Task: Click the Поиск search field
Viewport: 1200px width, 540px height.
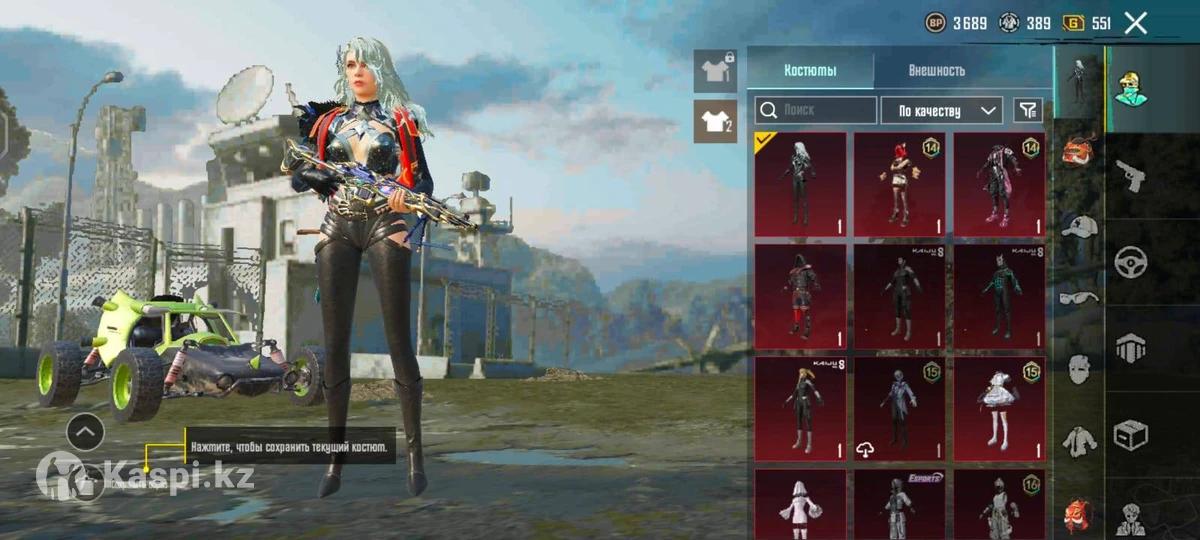Action: [815, 110]
